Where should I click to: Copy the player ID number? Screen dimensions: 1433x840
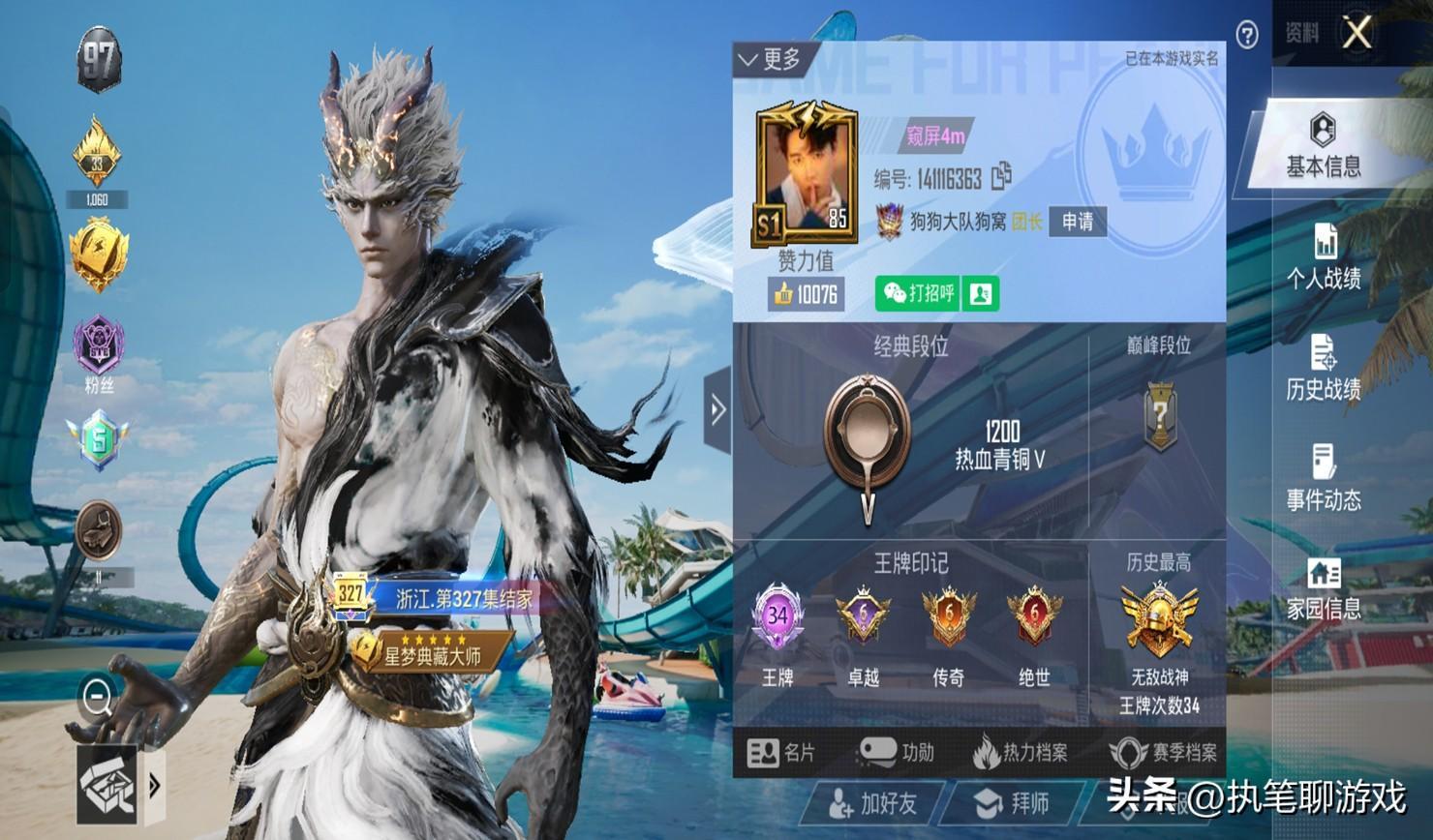[x=1001, y=176]
